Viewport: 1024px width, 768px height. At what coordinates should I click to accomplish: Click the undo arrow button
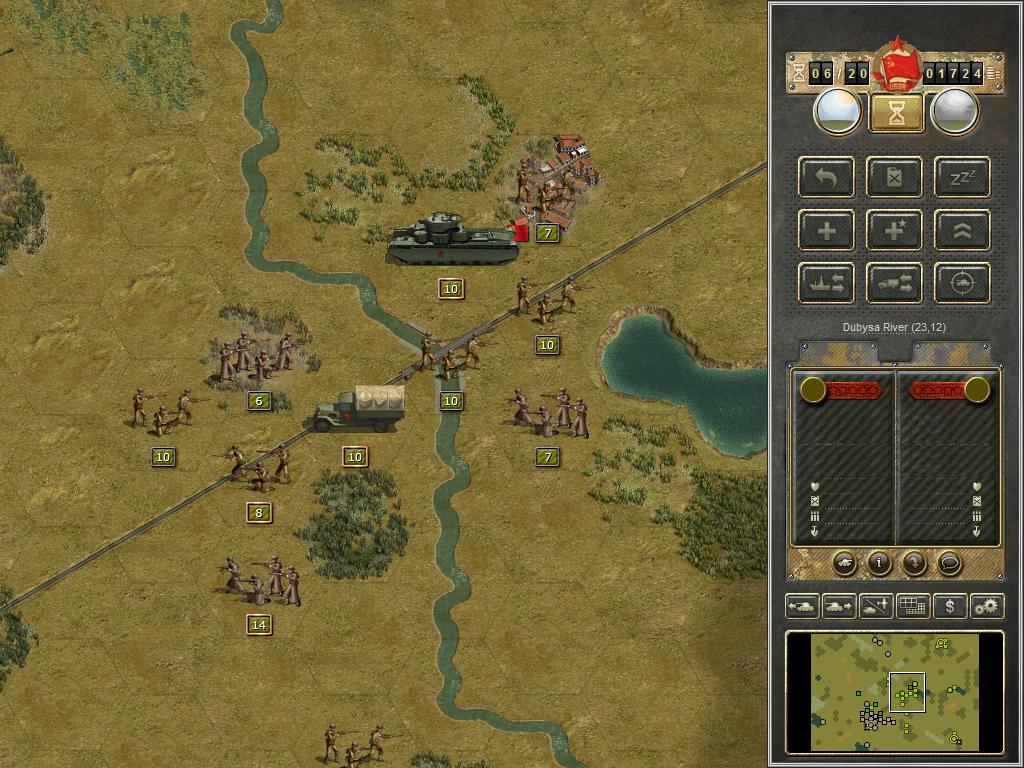827,178
